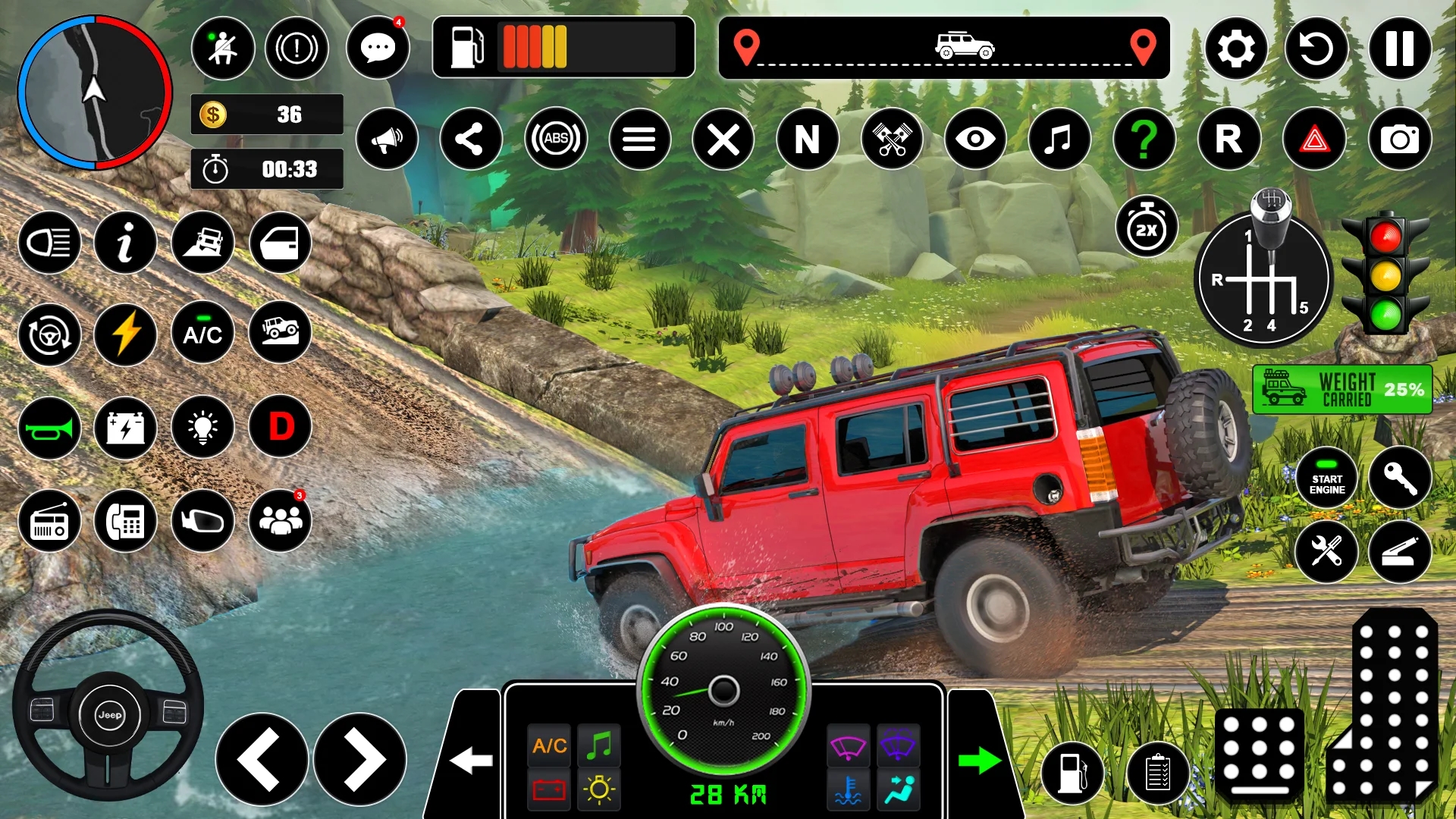Pause the game
Viewport: 1456px width, 819px height.
tap(1400, 49)
